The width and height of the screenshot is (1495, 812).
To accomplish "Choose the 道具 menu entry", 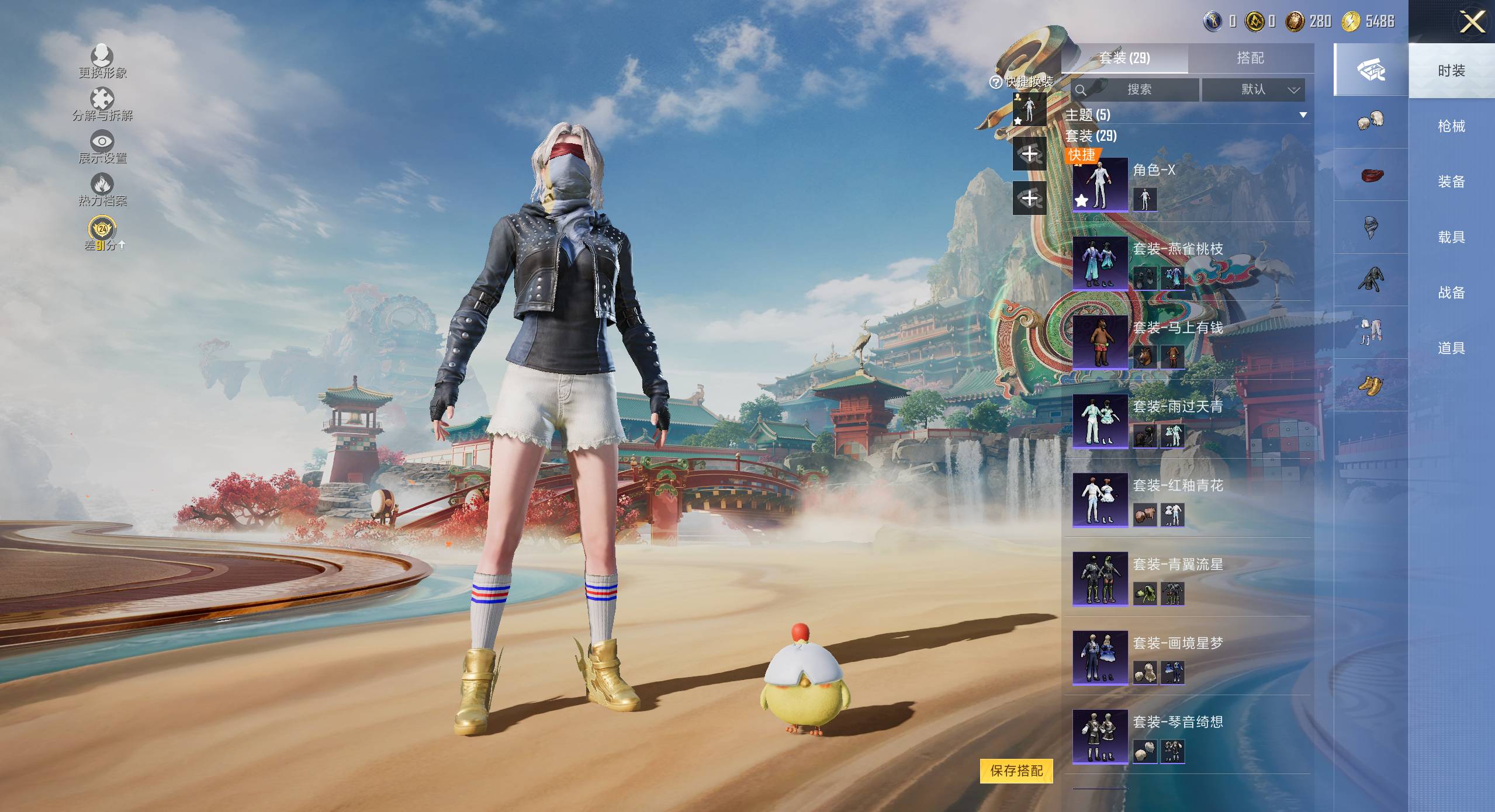I will [x=1451, y=348].
